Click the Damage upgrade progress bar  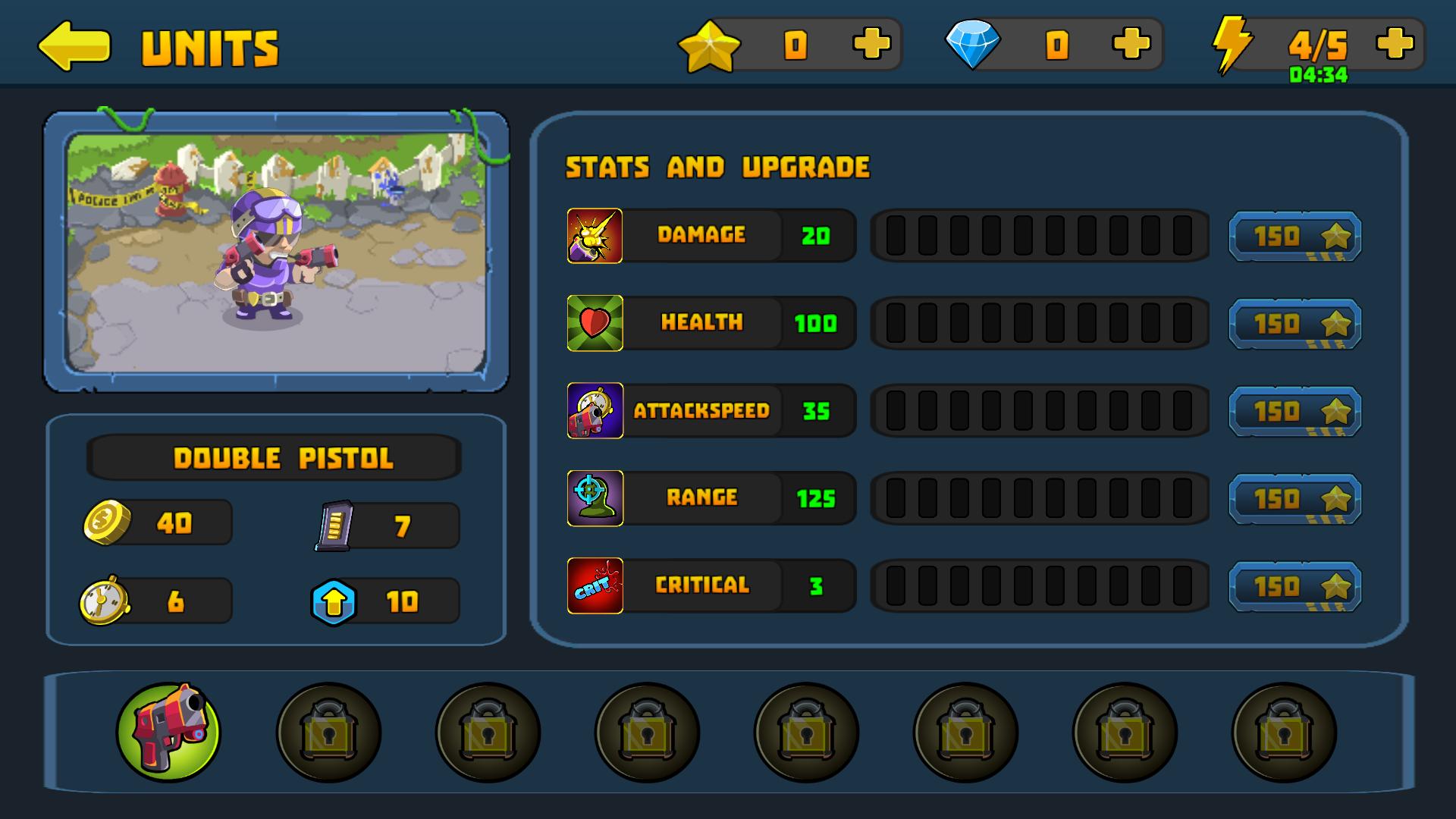point(1040,235)
